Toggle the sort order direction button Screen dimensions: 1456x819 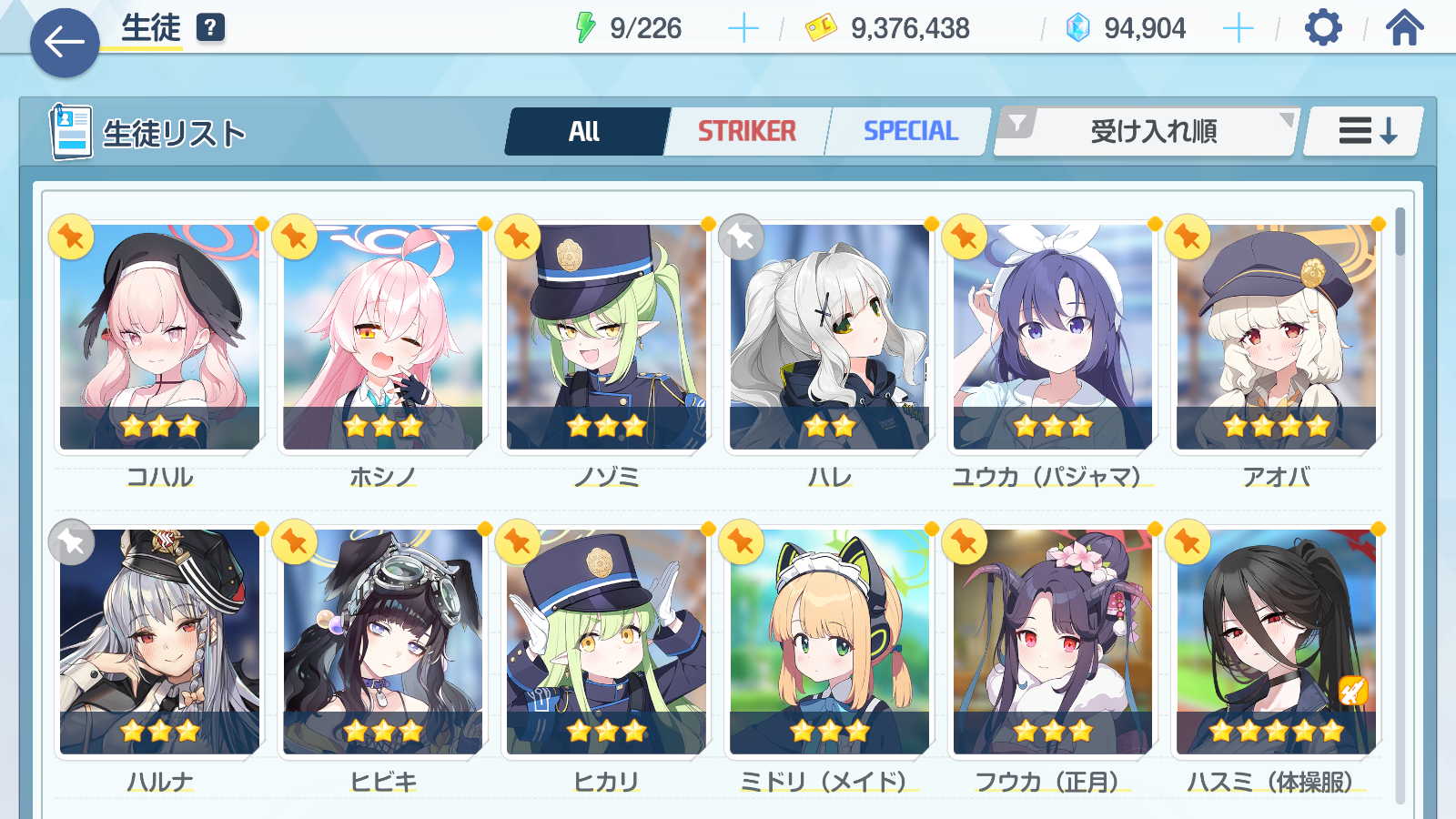1365,132
